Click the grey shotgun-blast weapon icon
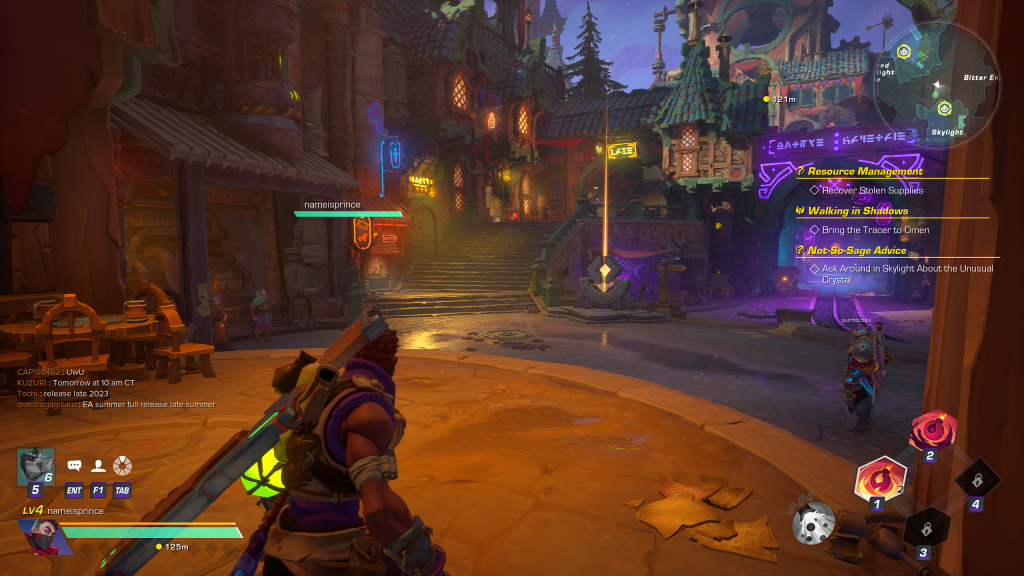Image resolution: width=1024 pixels, height=576 pixels. coord(813,522)
